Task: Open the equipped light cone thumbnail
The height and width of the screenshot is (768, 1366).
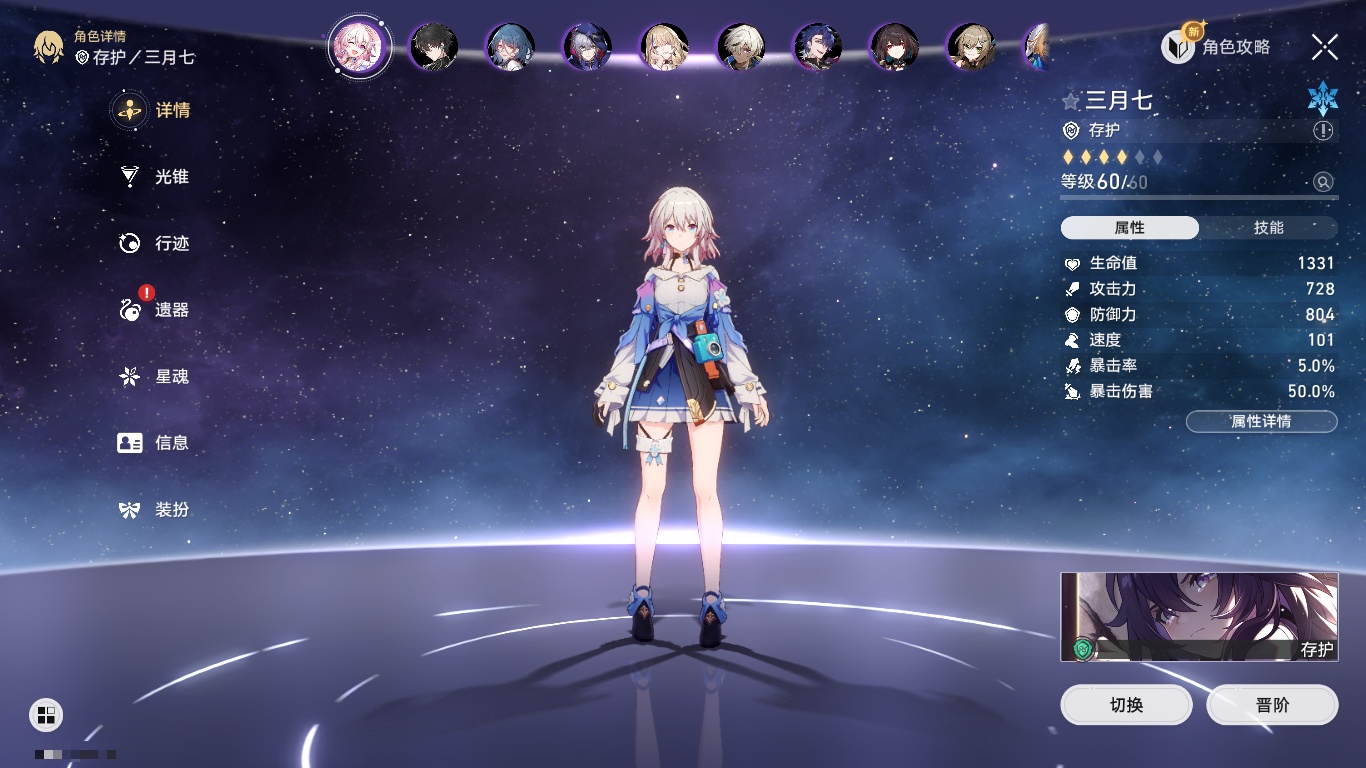Action: [x=1199, y=617]
